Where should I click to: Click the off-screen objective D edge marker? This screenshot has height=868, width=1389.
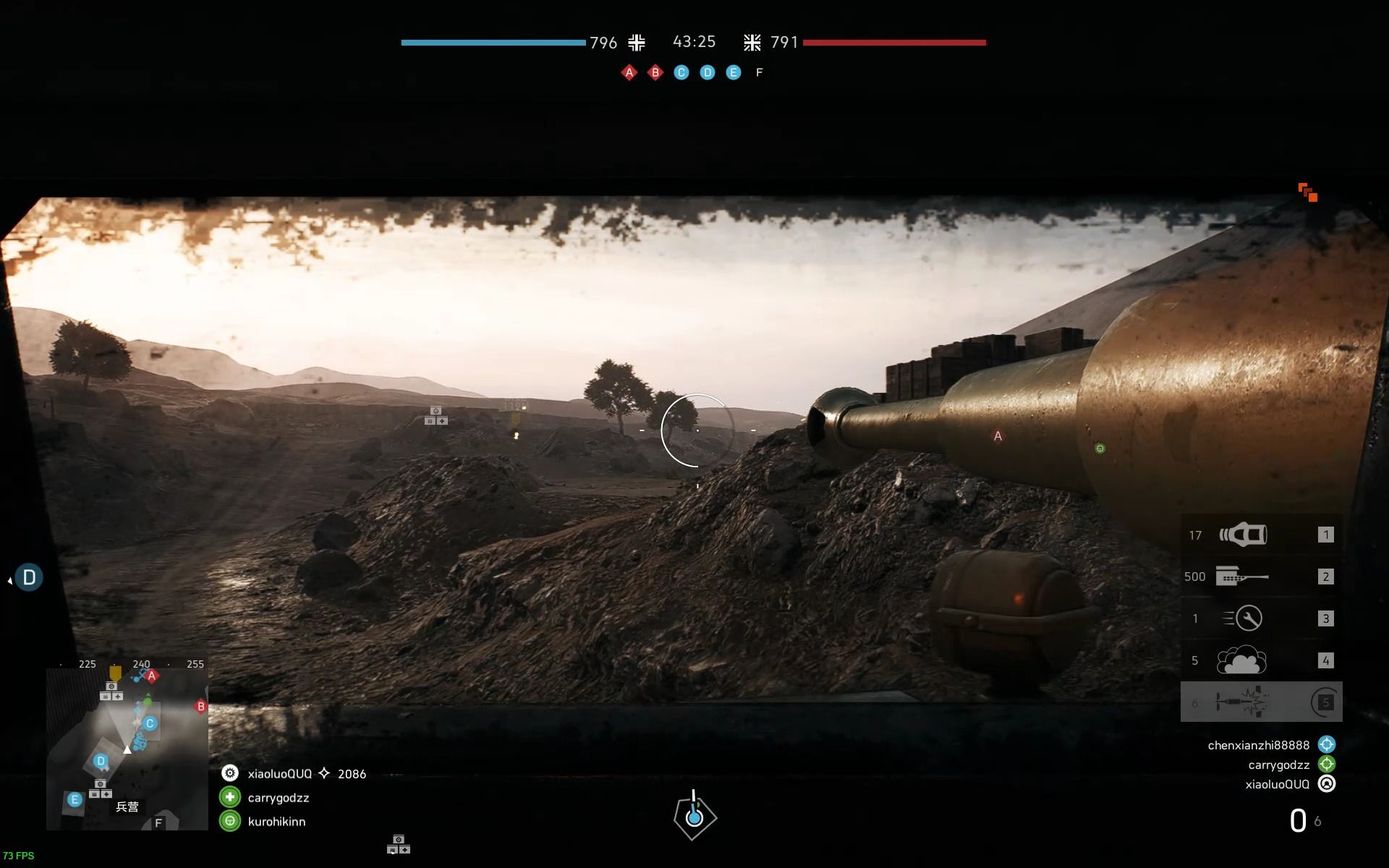tap(29, 577)
